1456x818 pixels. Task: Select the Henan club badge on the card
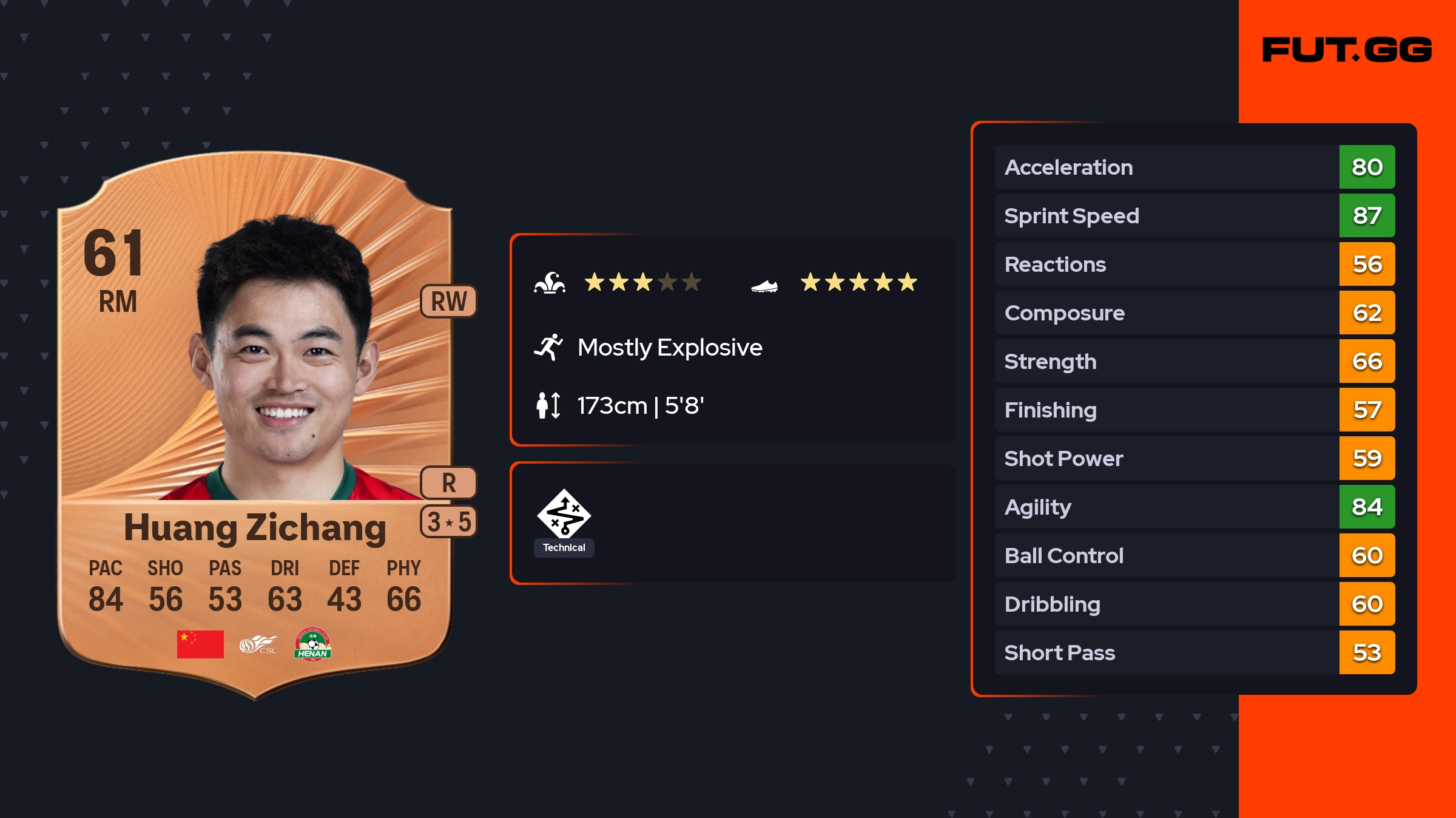pyautogui.click(x=312, y=644)
